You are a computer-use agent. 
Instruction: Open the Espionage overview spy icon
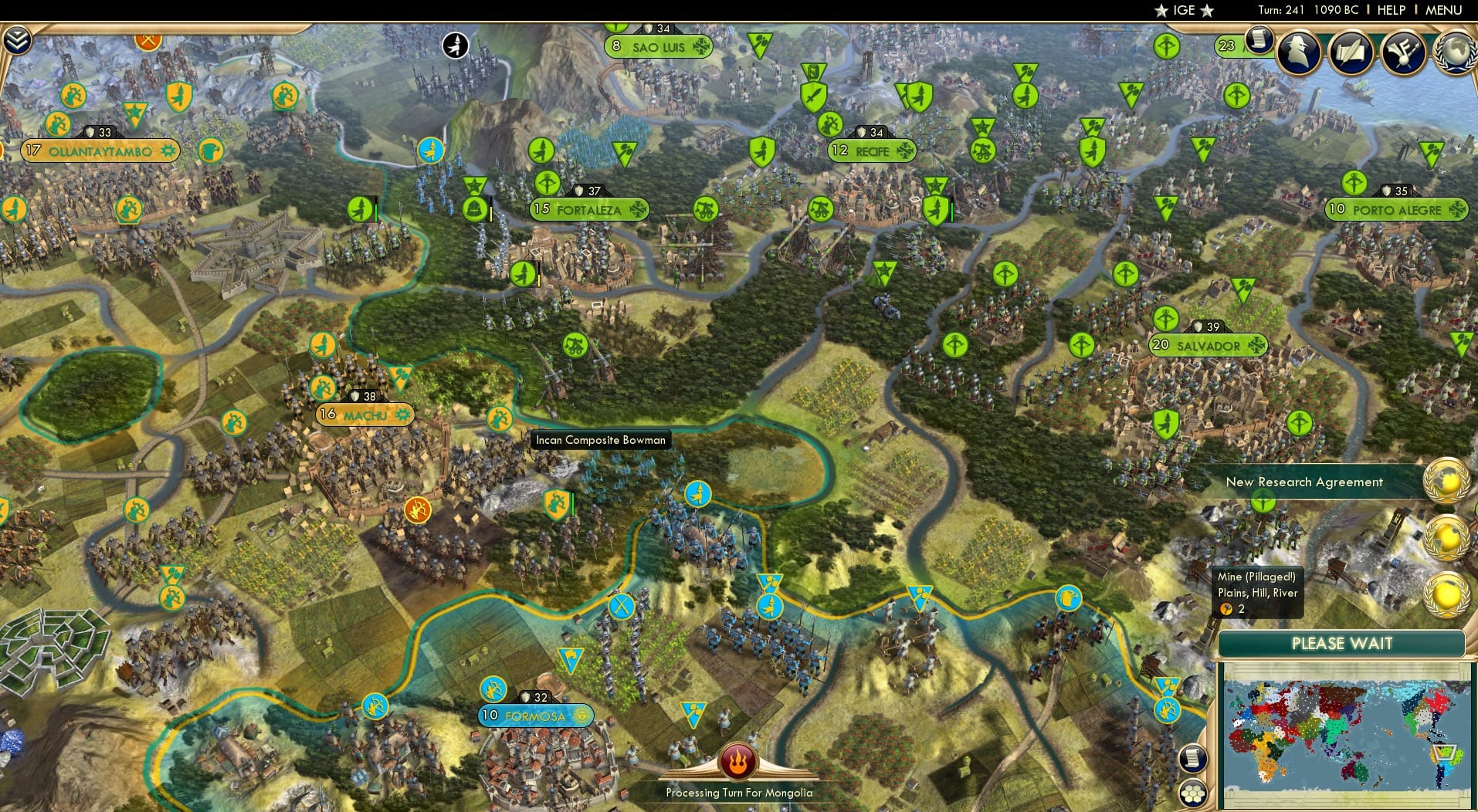[x=1300, y=52]
